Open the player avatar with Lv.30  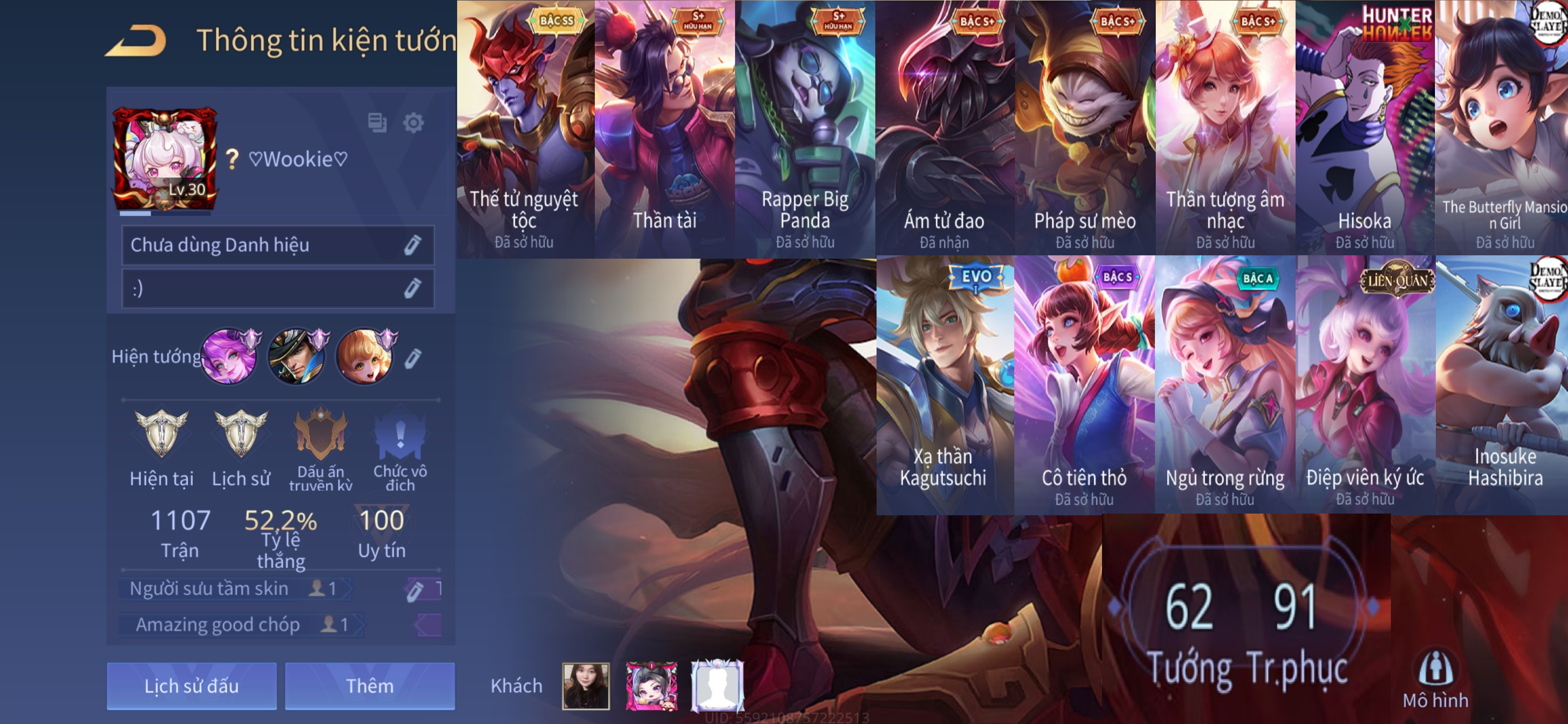coord(164,159)
